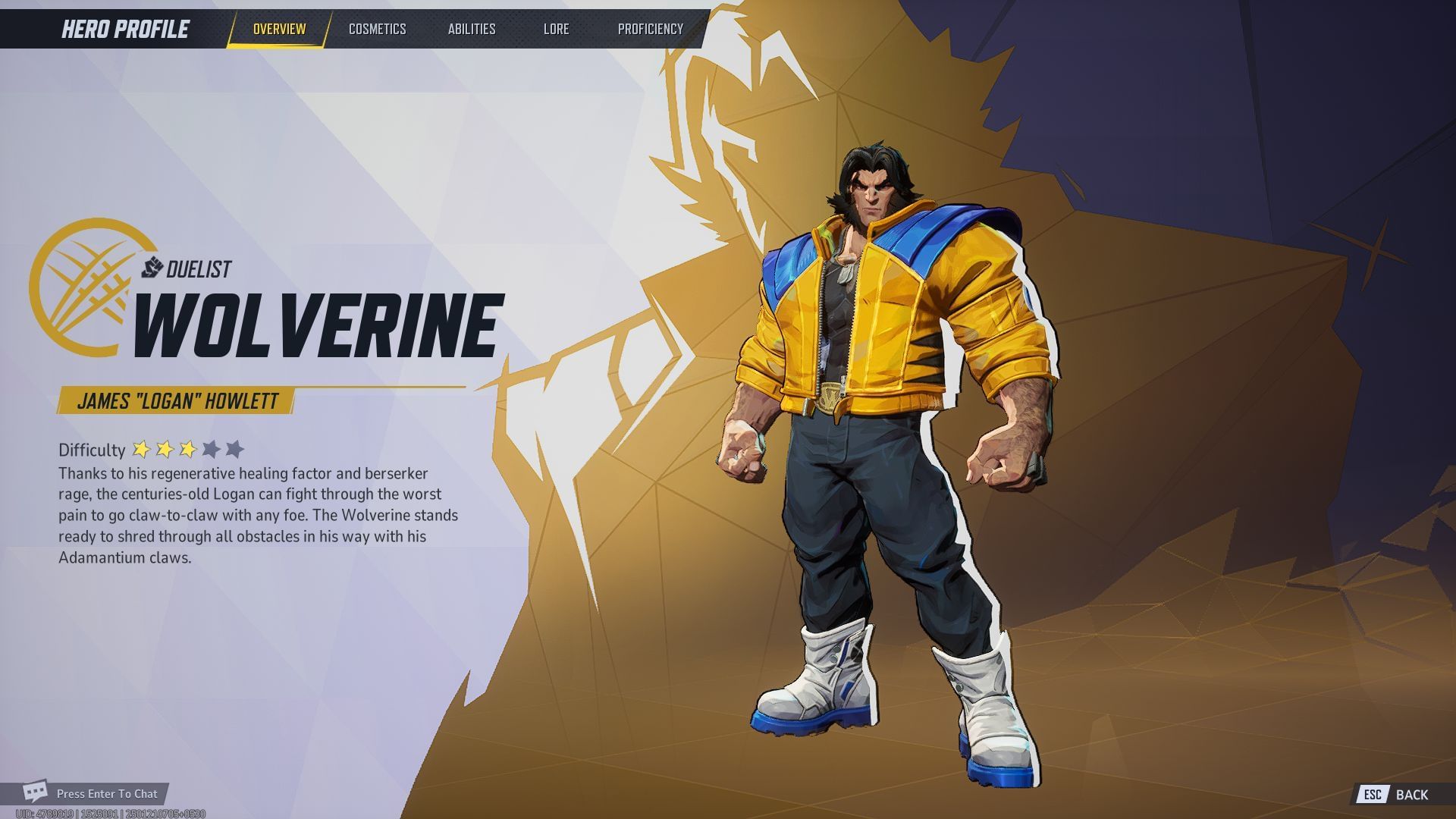Switch to the Cosmetics tab

point(378,29)
